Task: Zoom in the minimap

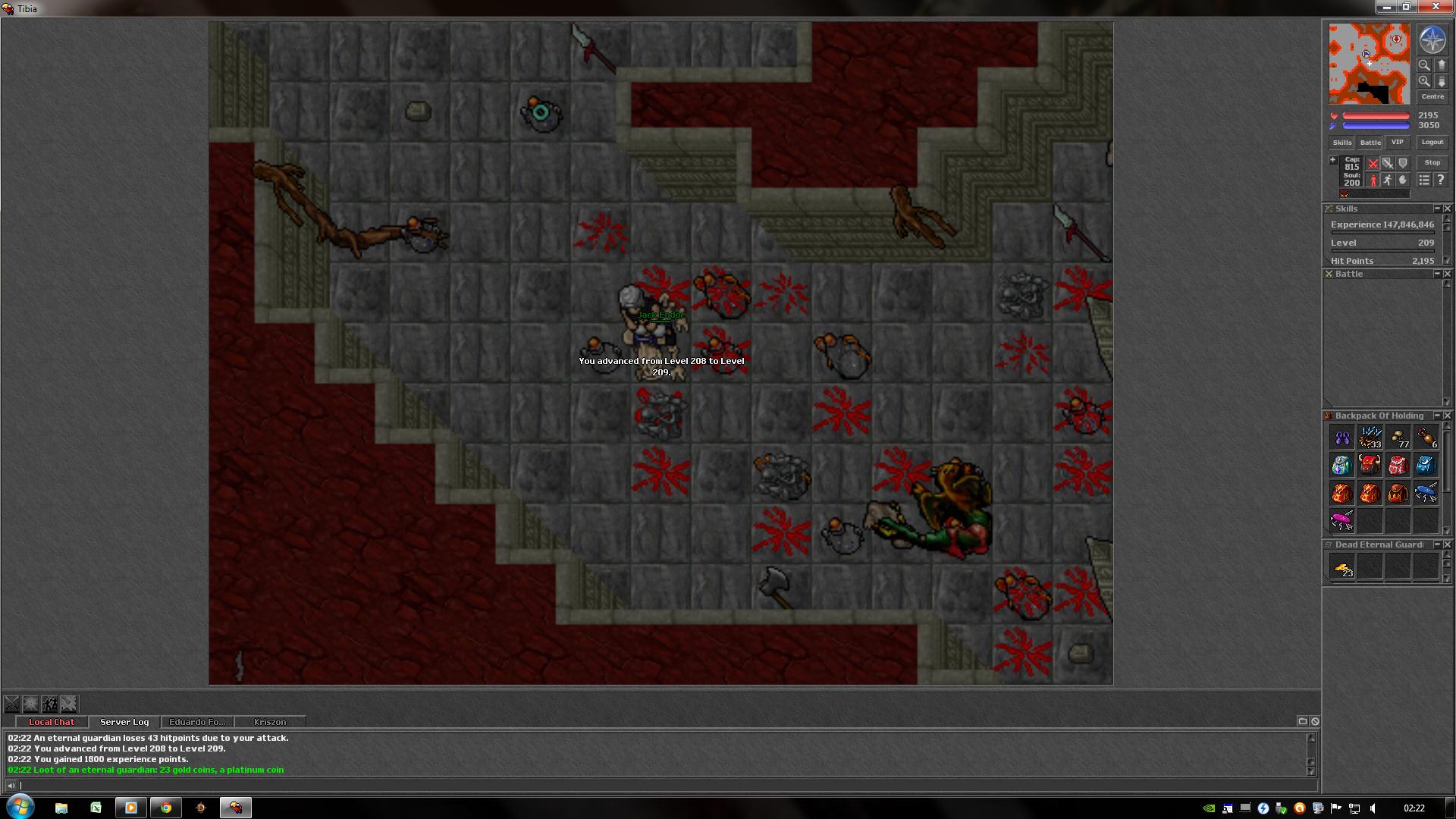Action: point(1424,81)
